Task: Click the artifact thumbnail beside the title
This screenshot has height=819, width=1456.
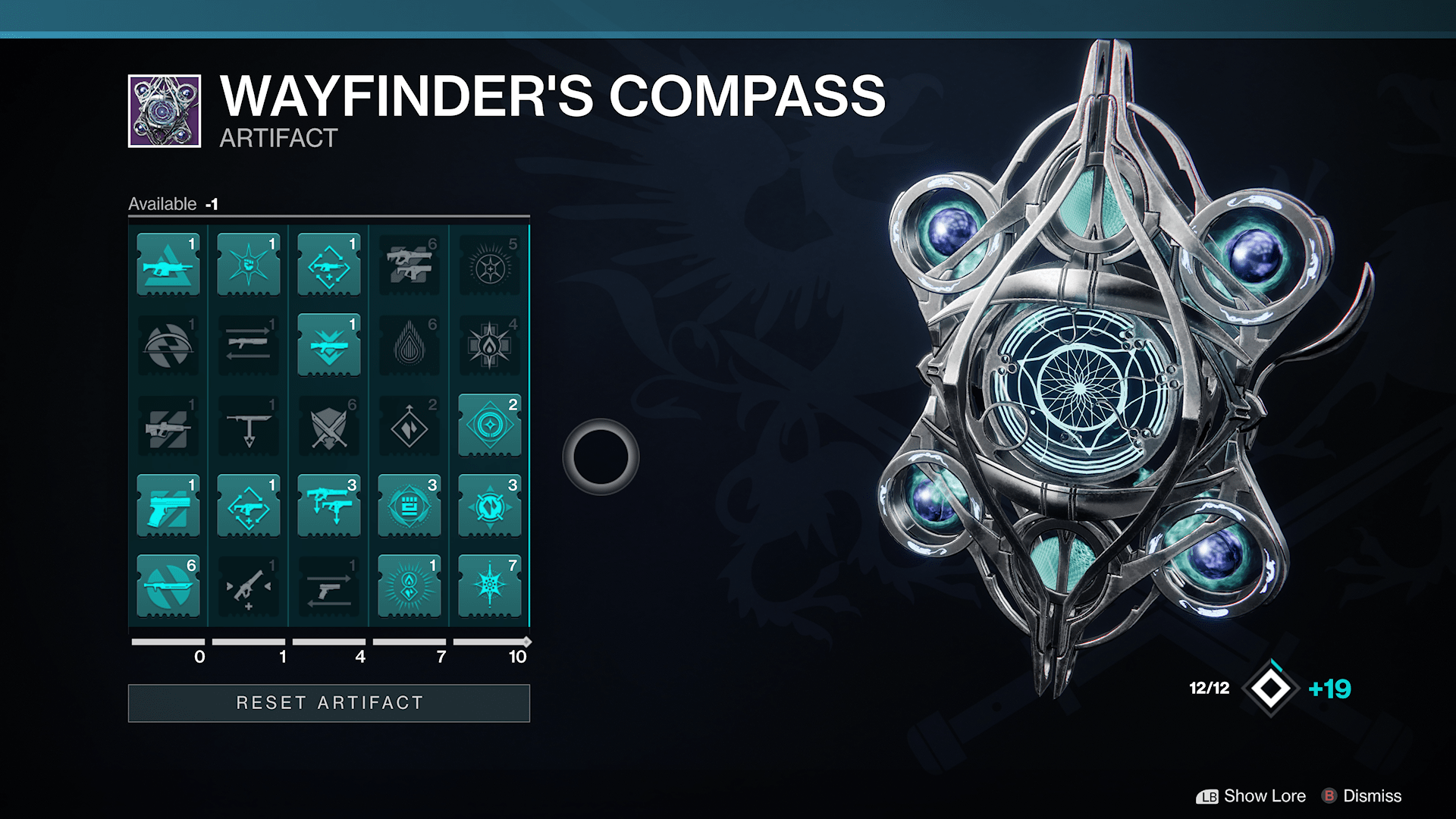Action: [163, 110]
